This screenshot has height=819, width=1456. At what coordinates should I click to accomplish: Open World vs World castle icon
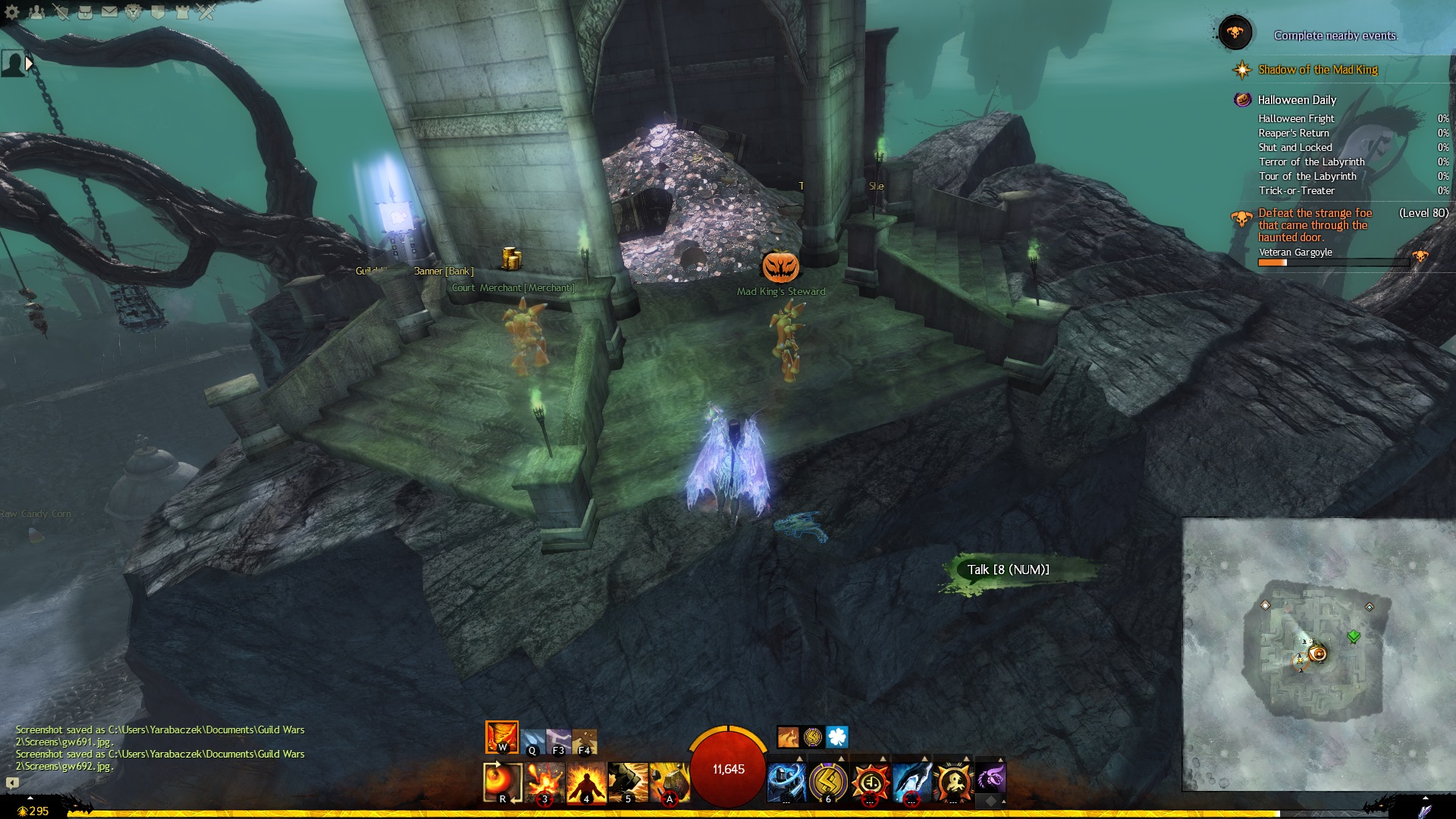point(182,12)
